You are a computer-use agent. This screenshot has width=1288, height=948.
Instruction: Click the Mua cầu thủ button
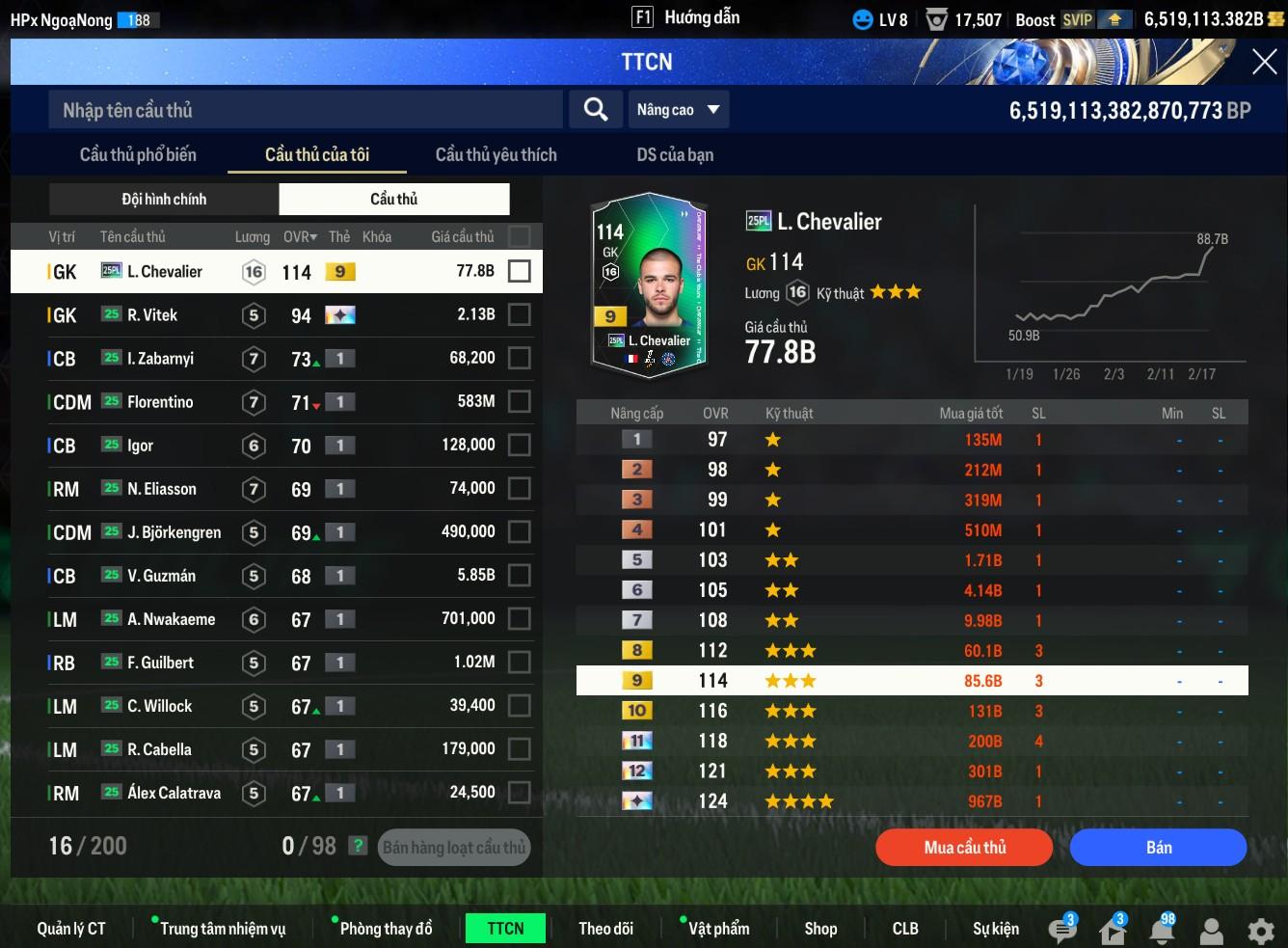click(x=964, y=848)
